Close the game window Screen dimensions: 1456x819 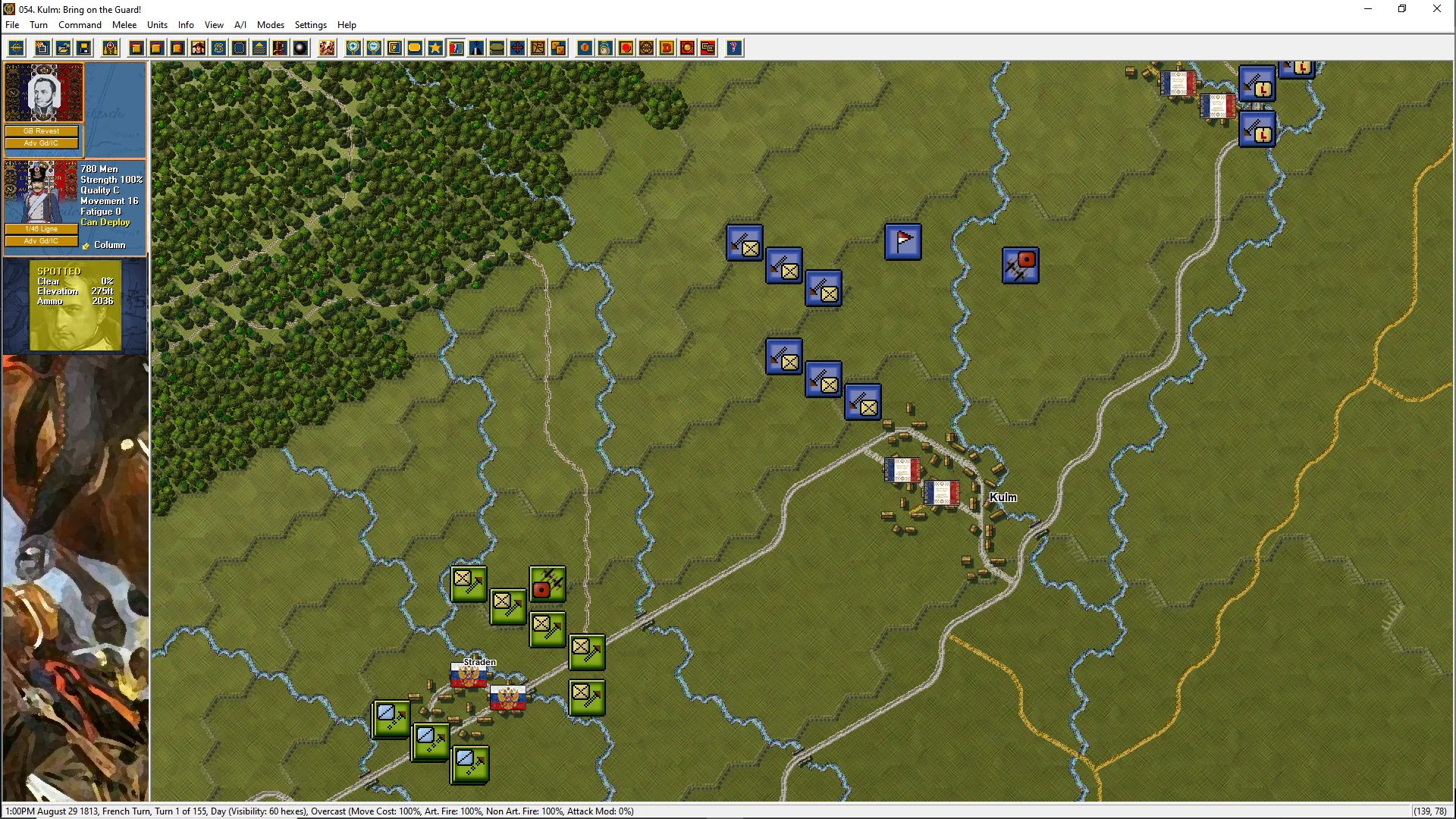[x=1436, y=9]
